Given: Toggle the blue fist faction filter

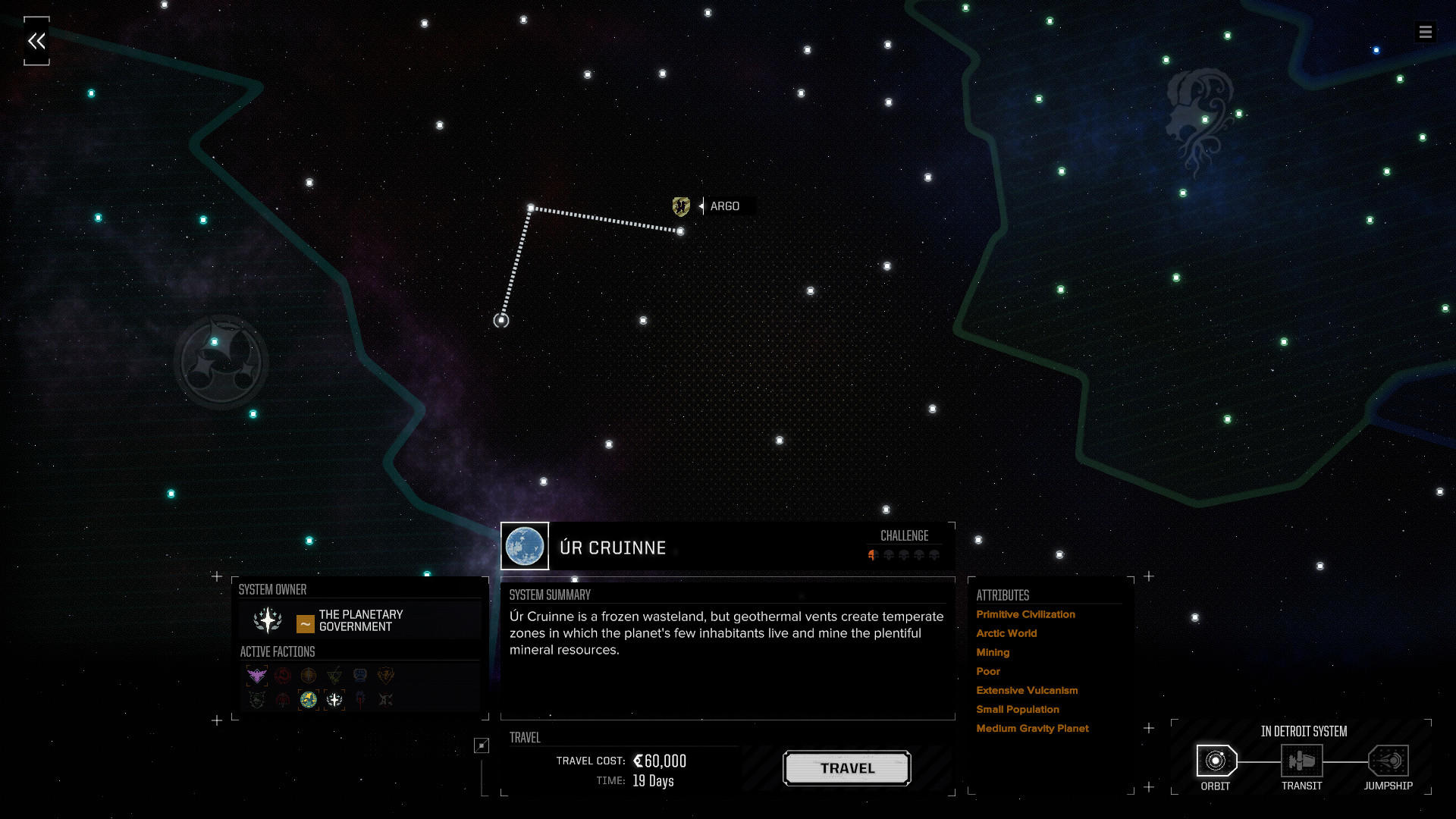Looking at the screenshot, I should pyautogui.click(x=358, y=675).
